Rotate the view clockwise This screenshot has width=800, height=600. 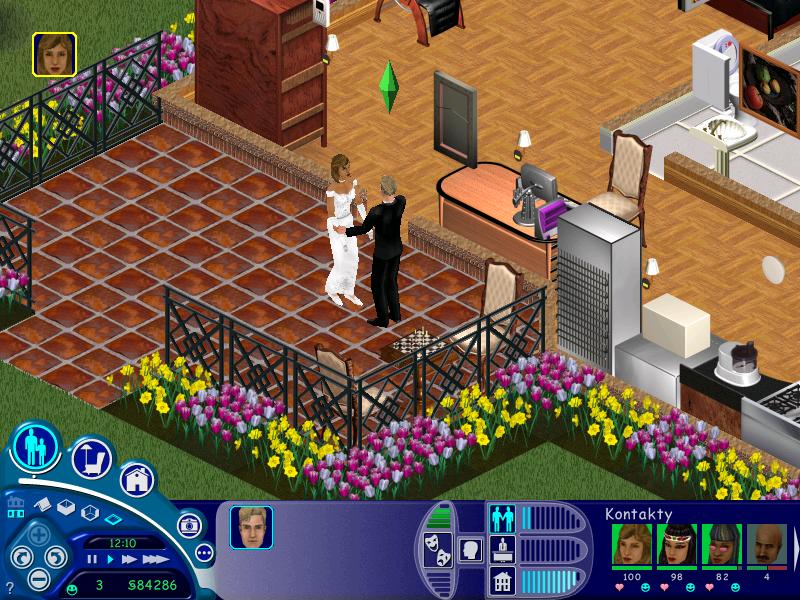pos(56,557)
